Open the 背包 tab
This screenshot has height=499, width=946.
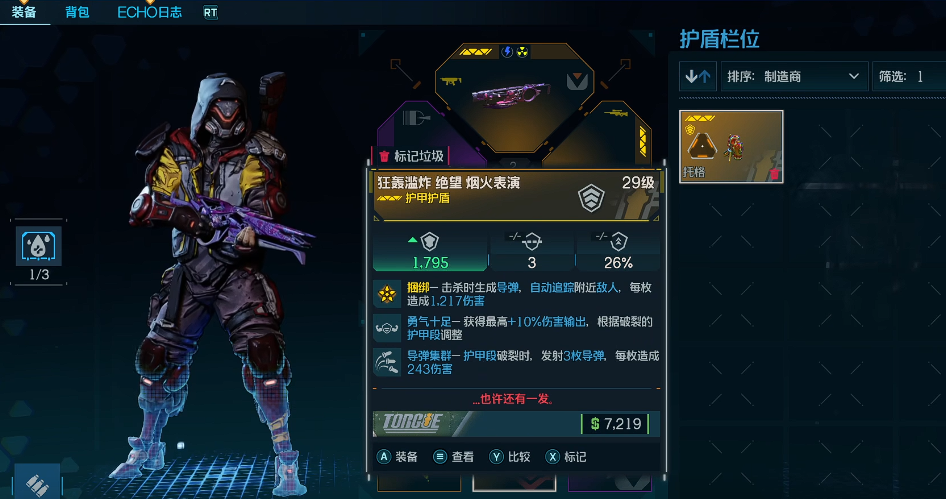click(x=77, y=12)
